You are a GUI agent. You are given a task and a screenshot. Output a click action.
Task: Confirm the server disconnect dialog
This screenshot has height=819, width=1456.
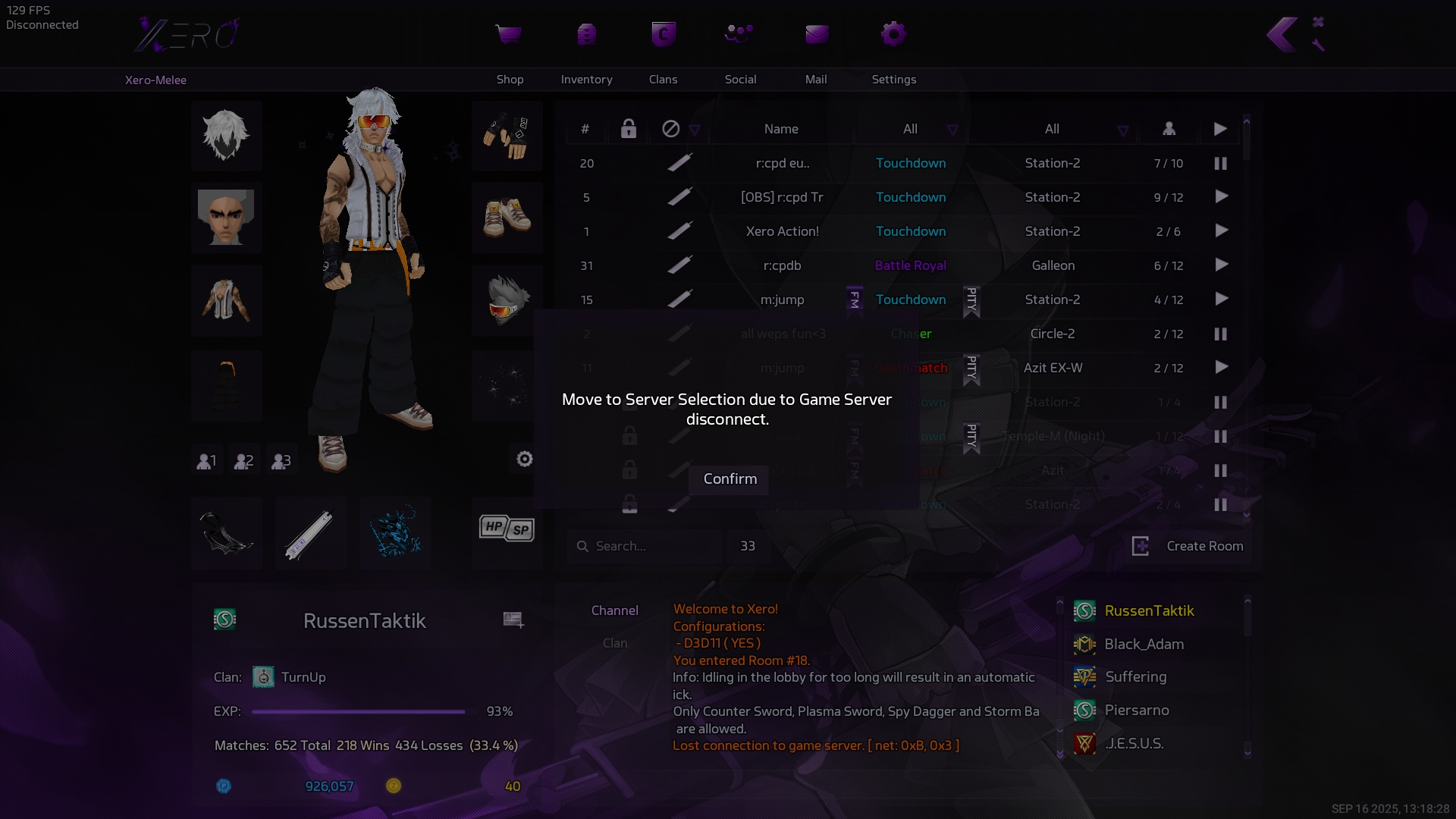tap(730, 479)
